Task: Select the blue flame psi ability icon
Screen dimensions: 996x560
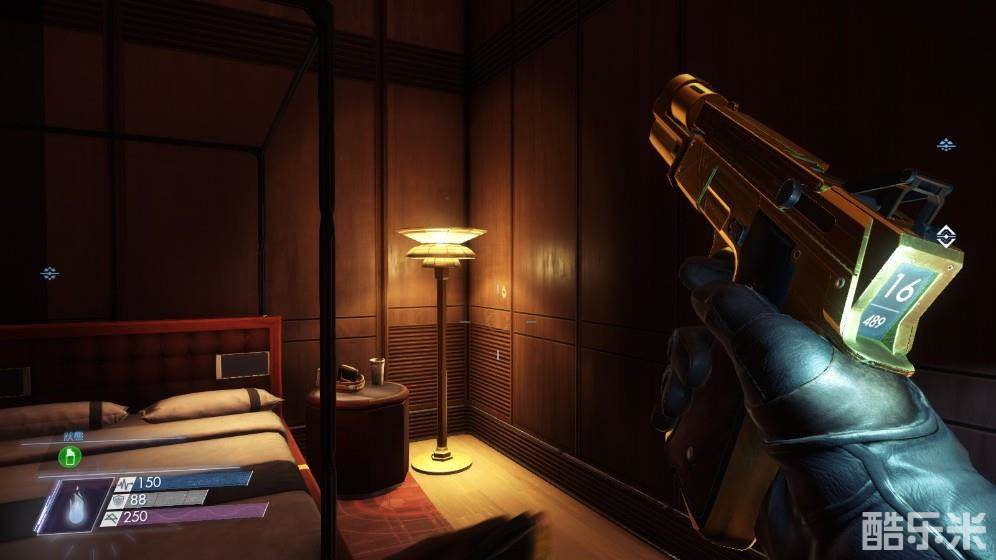Action: point(73,505)
